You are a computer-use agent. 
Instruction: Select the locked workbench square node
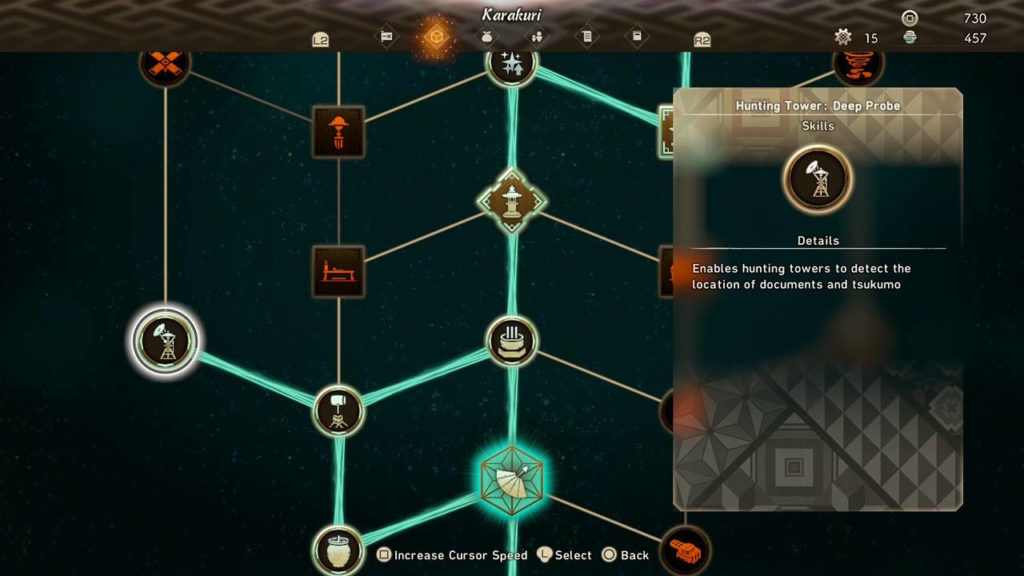point(338,271)
